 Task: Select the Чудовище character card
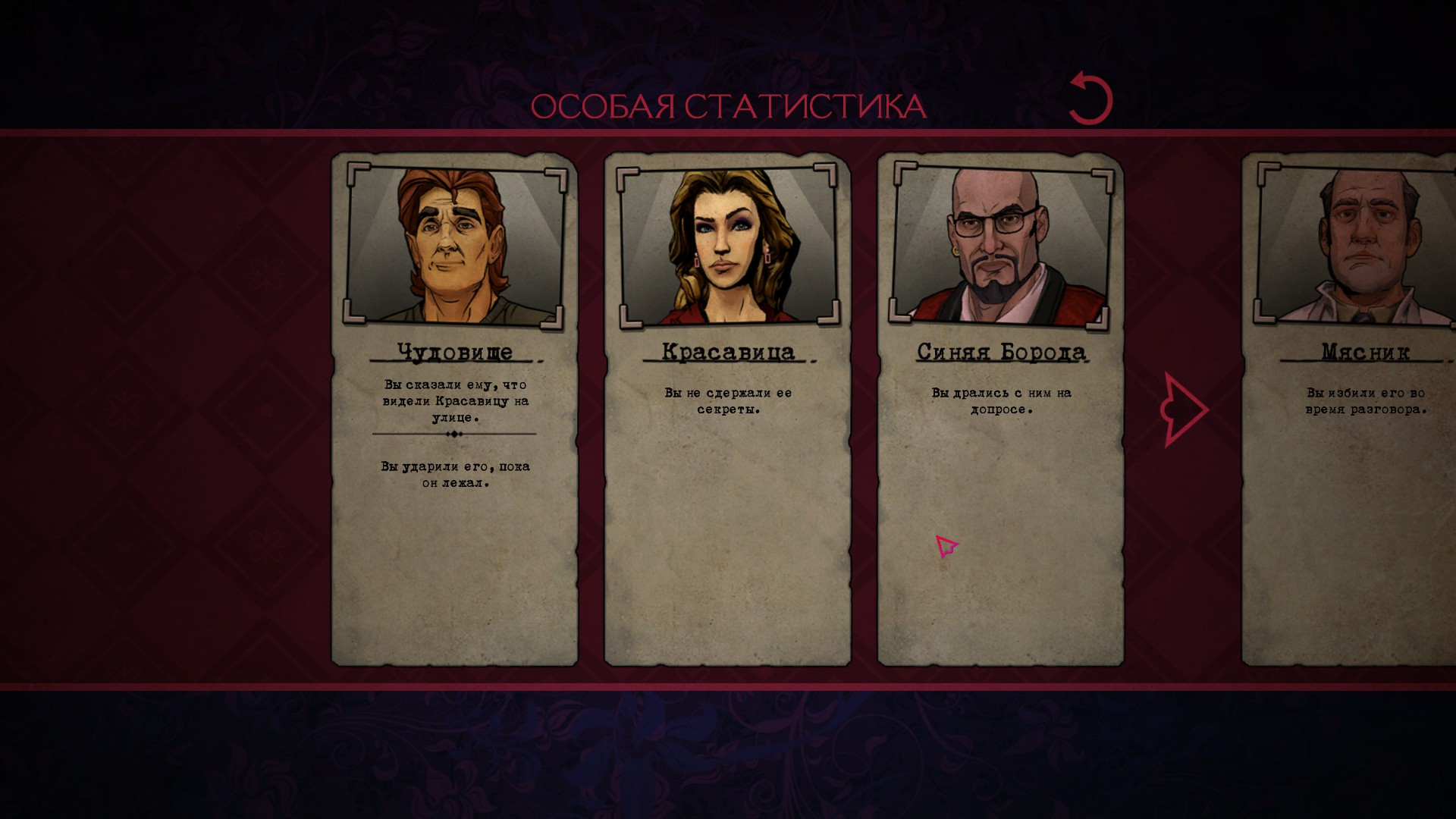[454, 409]
